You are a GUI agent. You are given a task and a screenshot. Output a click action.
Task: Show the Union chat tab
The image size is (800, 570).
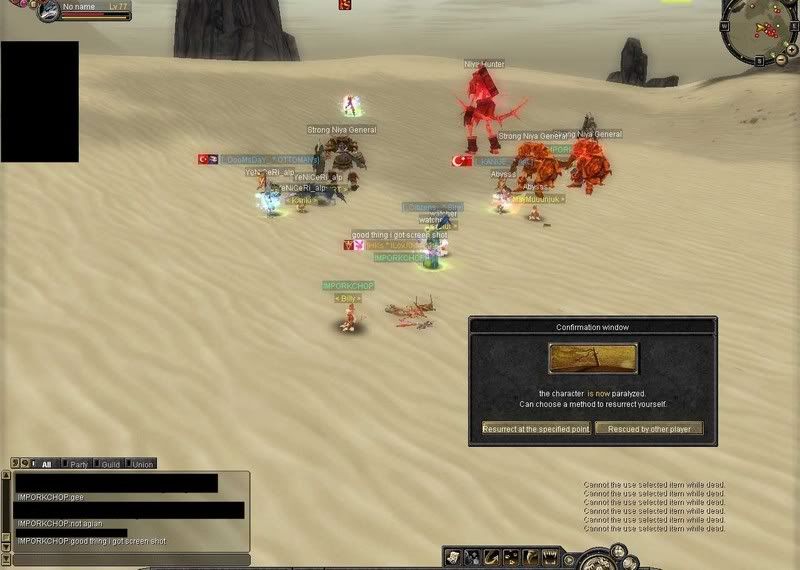coord(142,464)
